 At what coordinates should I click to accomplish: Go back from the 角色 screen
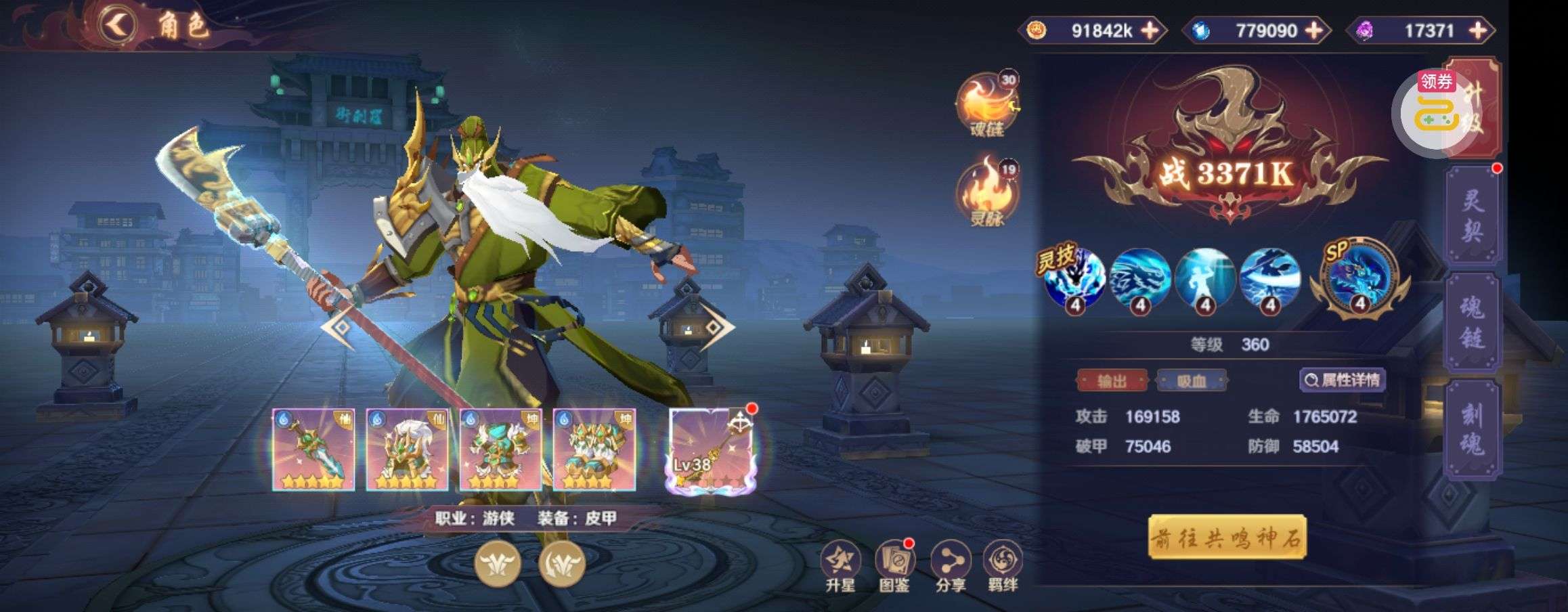click(118, 26)
